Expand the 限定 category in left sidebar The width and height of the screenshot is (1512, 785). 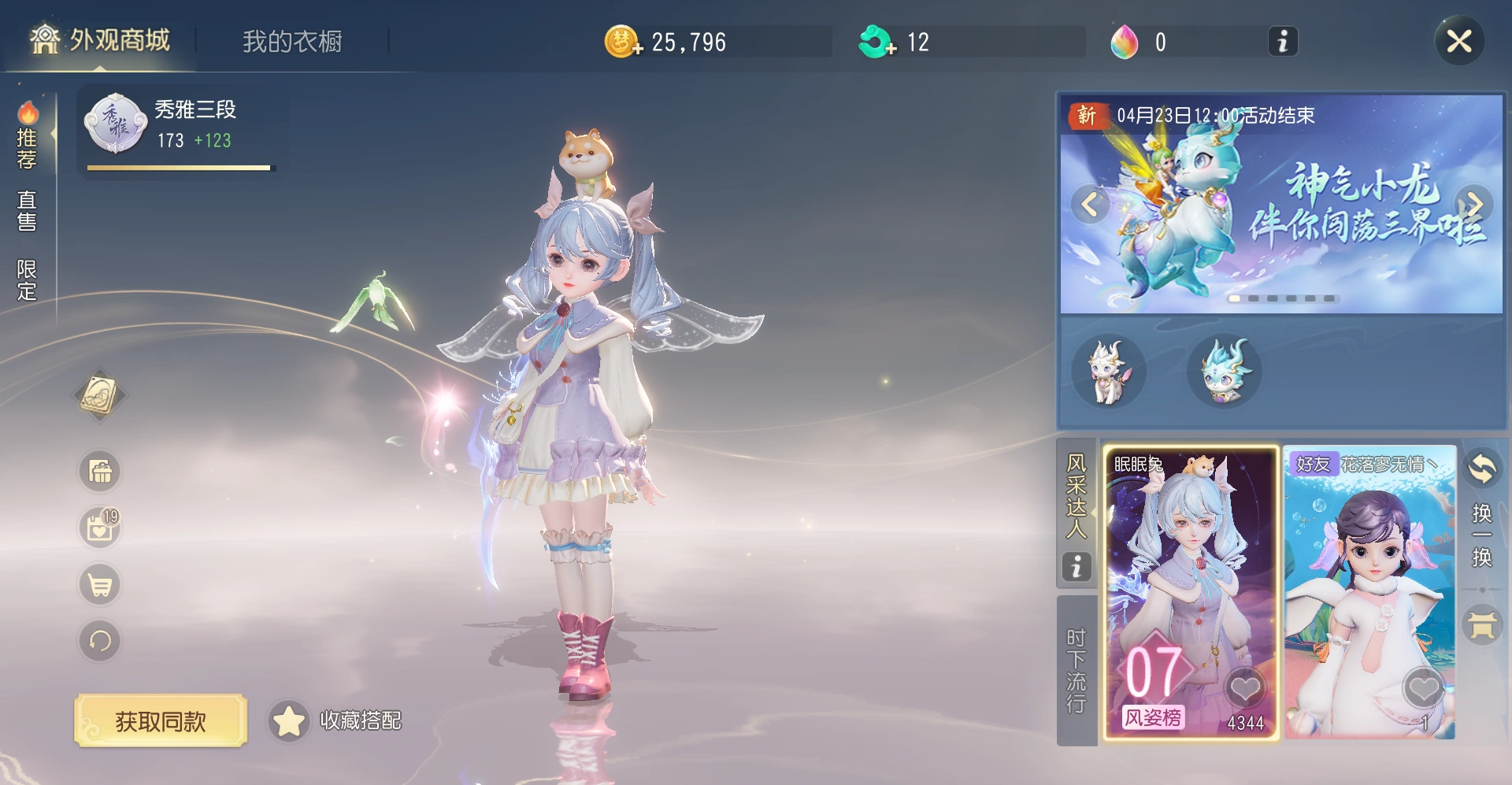pyautogui.click(x=25, y=278)
